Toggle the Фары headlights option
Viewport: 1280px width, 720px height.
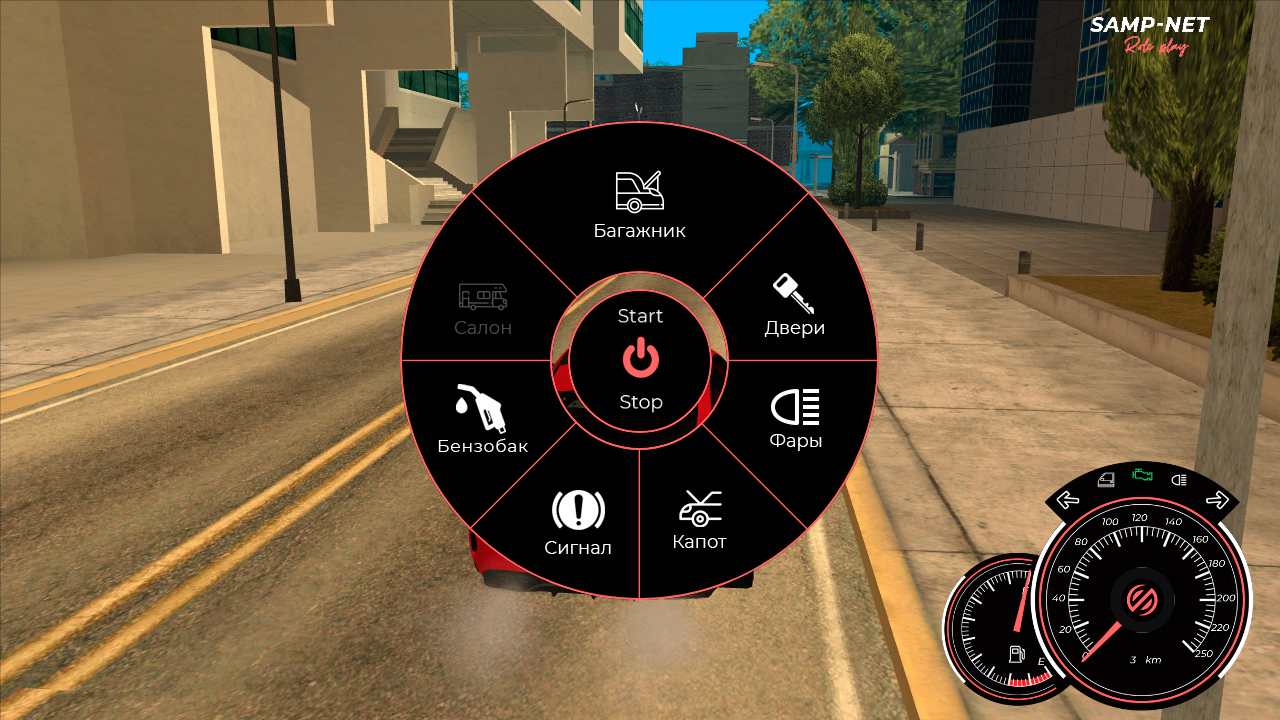(795, 419)
